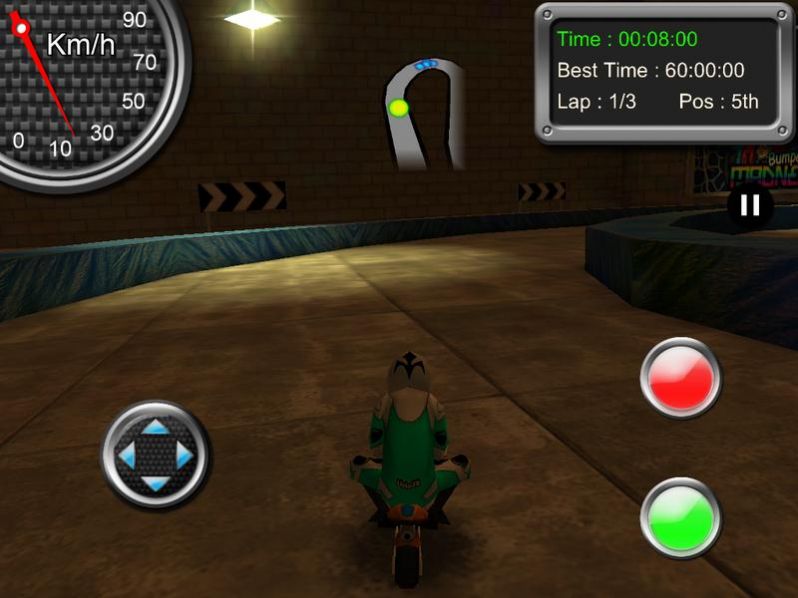
Task: Tap the green round button
Action: pyautogui.click(x=681, y=517)
